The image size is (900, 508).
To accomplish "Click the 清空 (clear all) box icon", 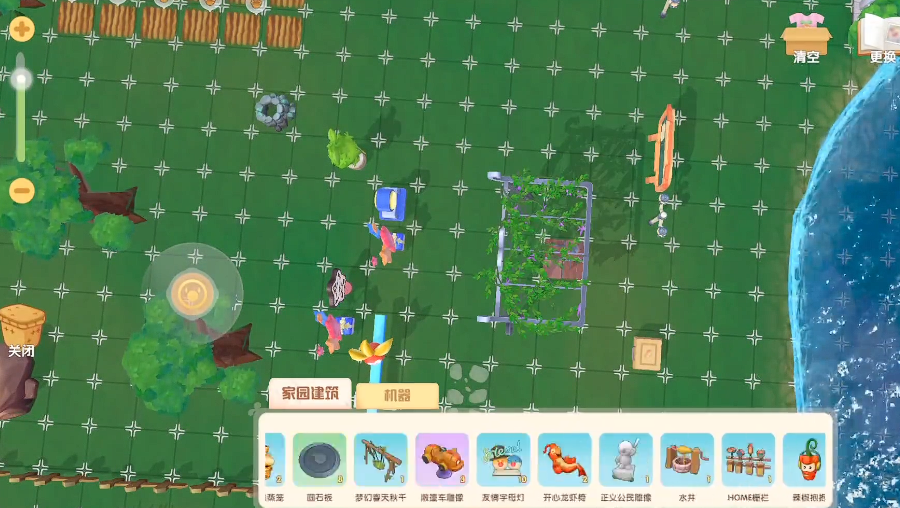I will (x=806, y=36).
